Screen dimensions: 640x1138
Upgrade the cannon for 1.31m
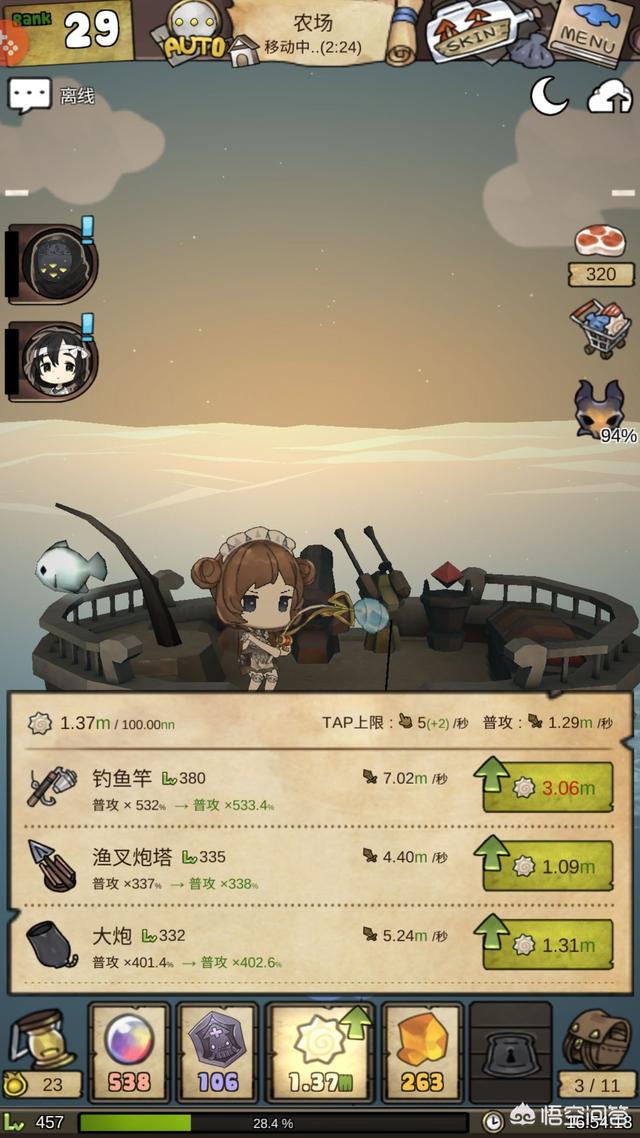[x=547, y=945]
